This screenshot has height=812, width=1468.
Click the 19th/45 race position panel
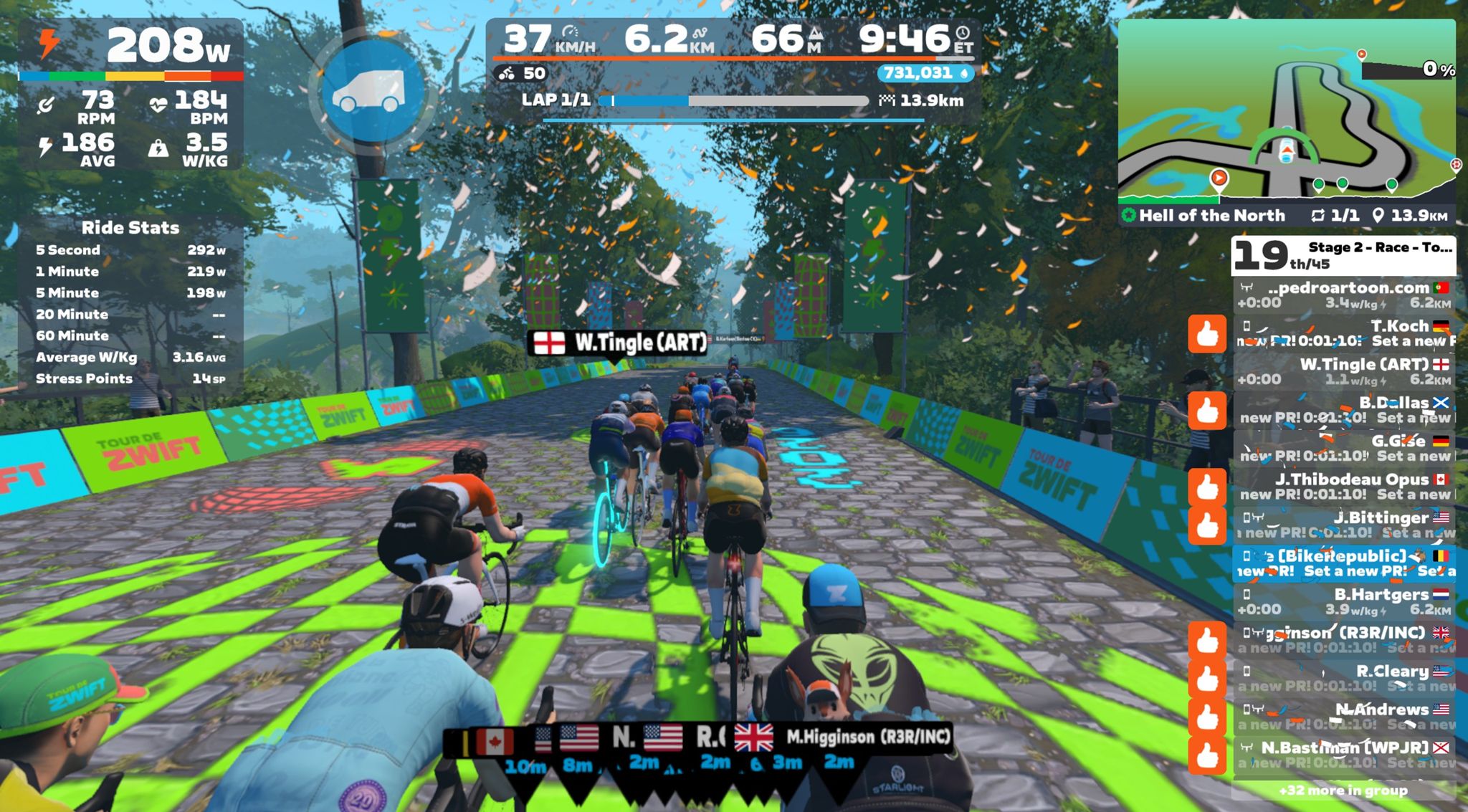(x=1343, y=256)
